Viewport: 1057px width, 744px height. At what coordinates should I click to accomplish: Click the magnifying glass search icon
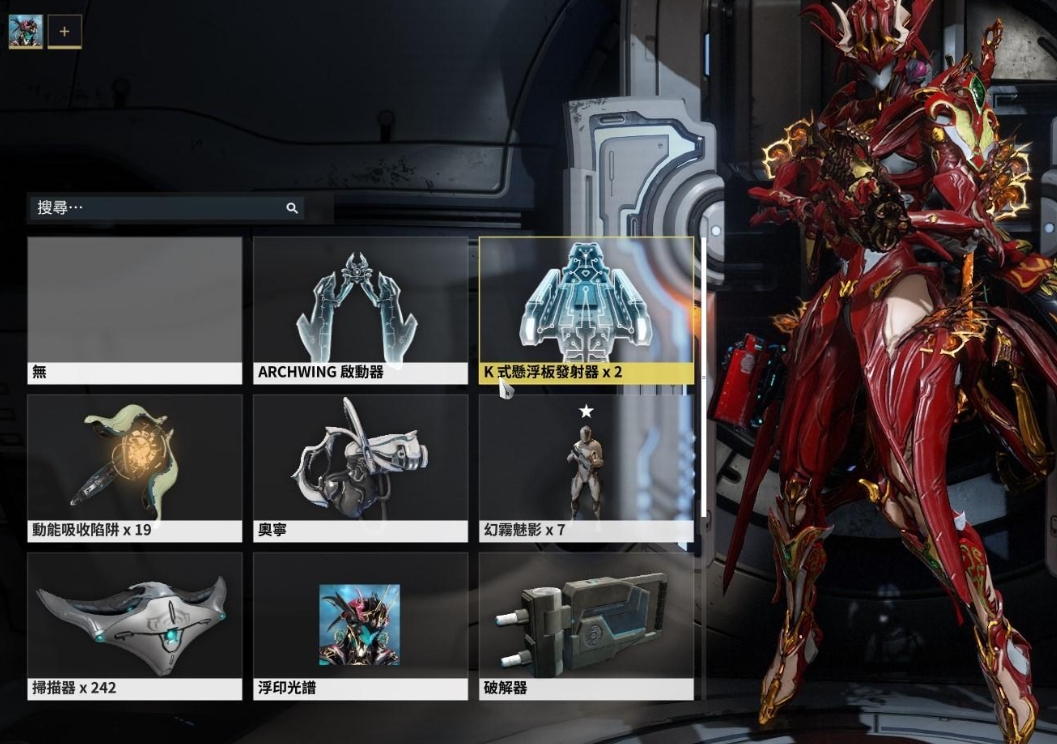coord(292,208)
